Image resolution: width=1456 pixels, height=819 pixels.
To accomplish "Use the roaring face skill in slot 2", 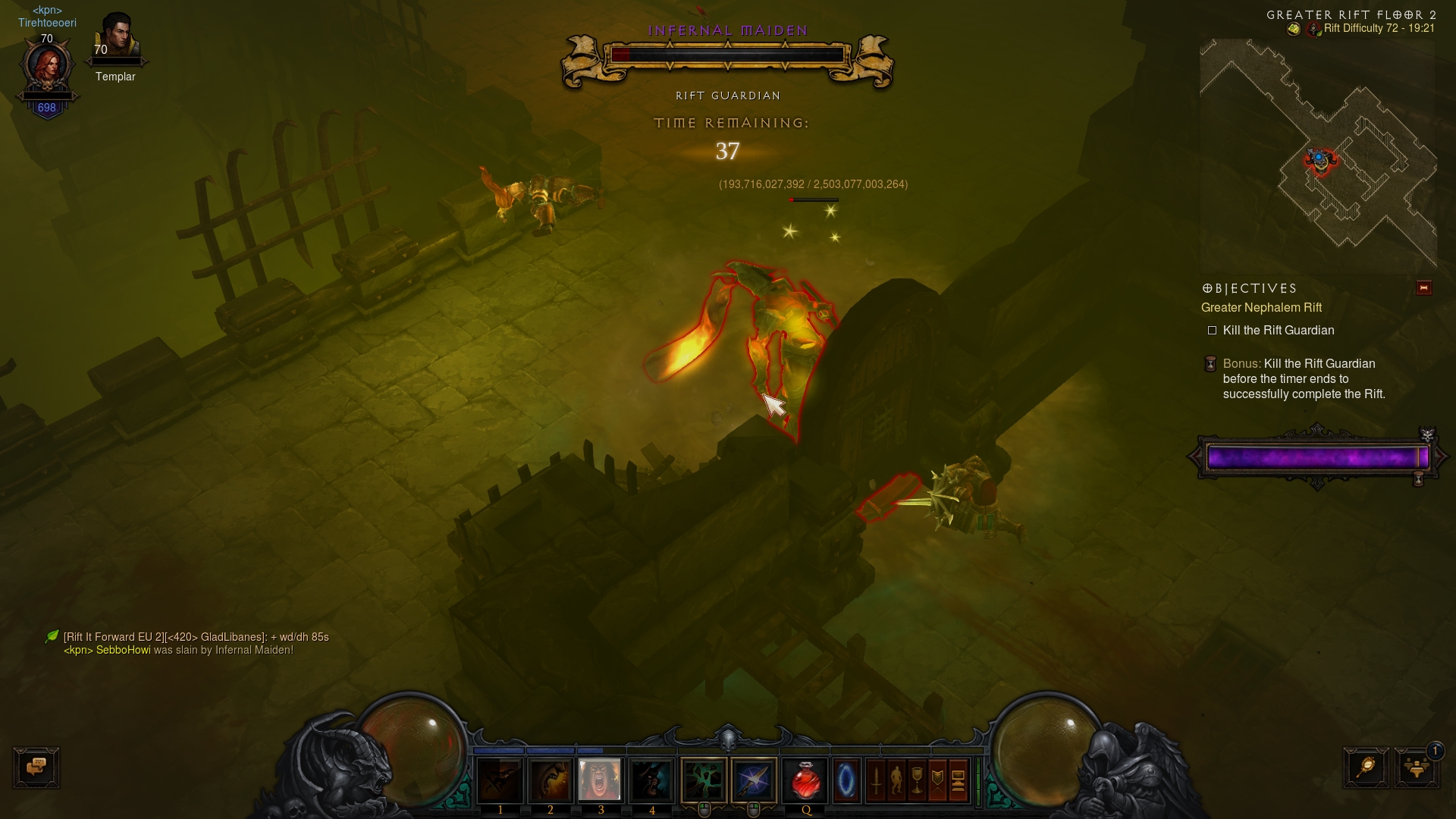I will (551, 780).
